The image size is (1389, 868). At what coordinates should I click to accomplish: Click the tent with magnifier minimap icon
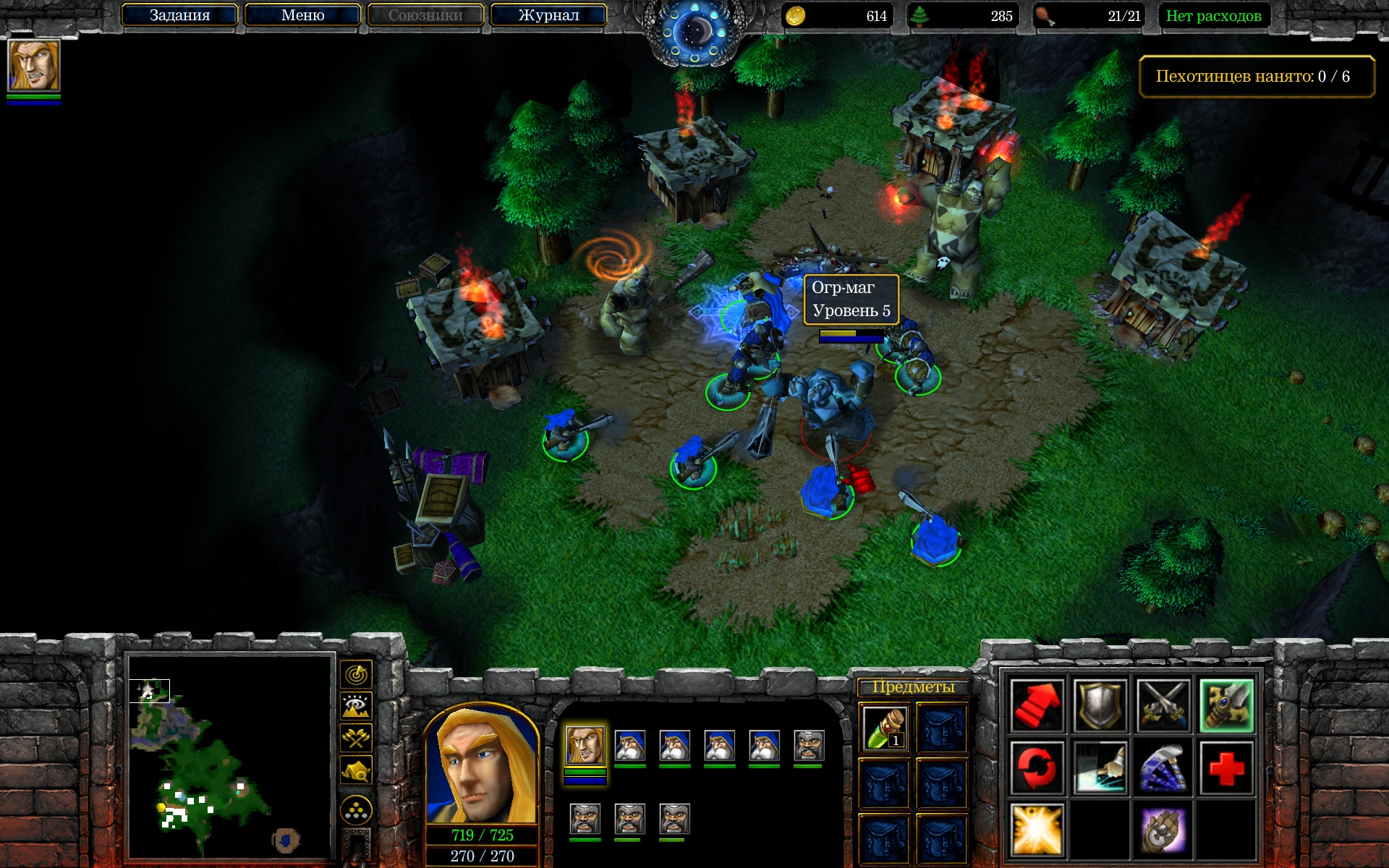click(356, 768)
